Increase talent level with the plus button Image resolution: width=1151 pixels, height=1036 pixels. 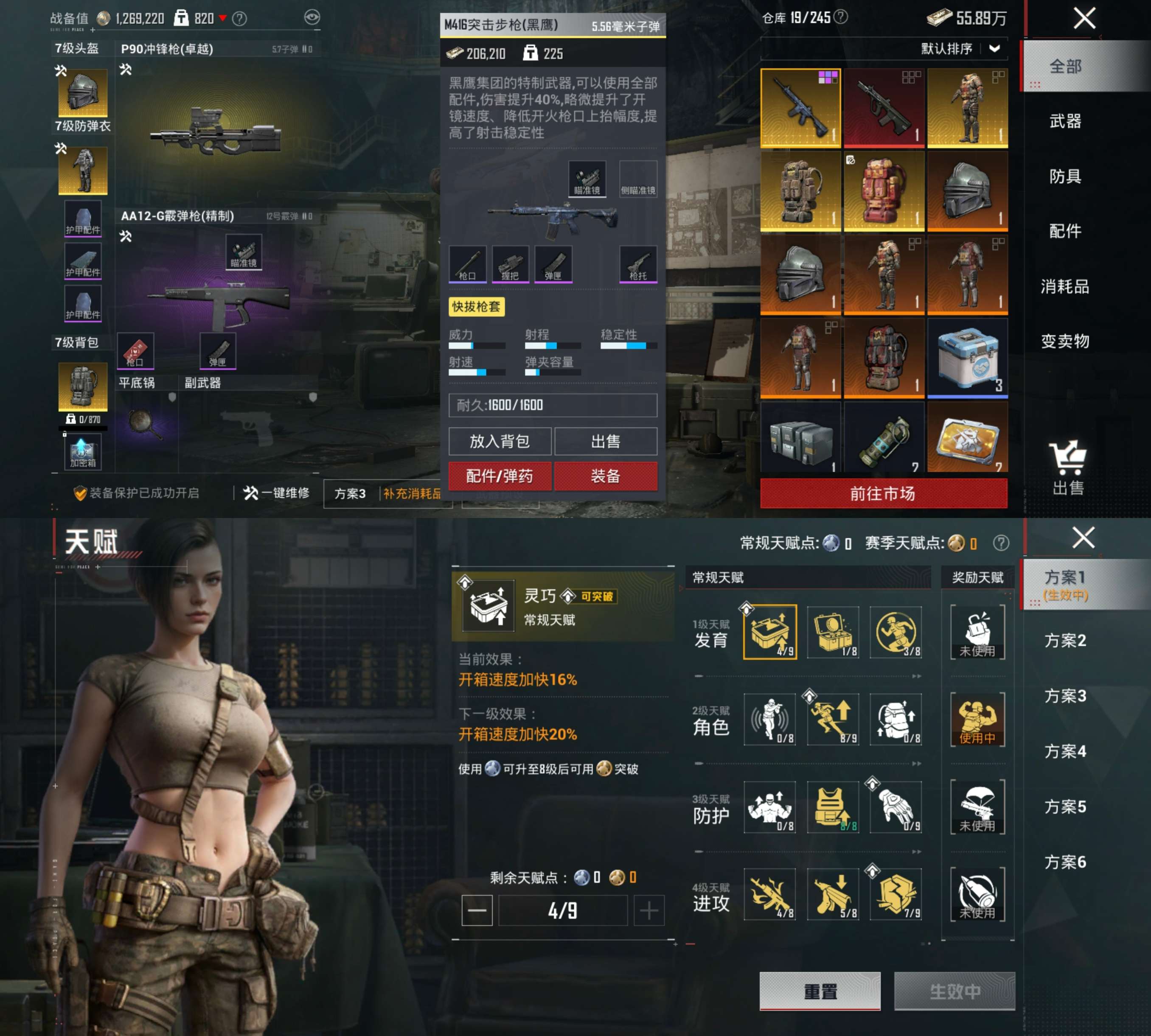click(x=648, y=911)
